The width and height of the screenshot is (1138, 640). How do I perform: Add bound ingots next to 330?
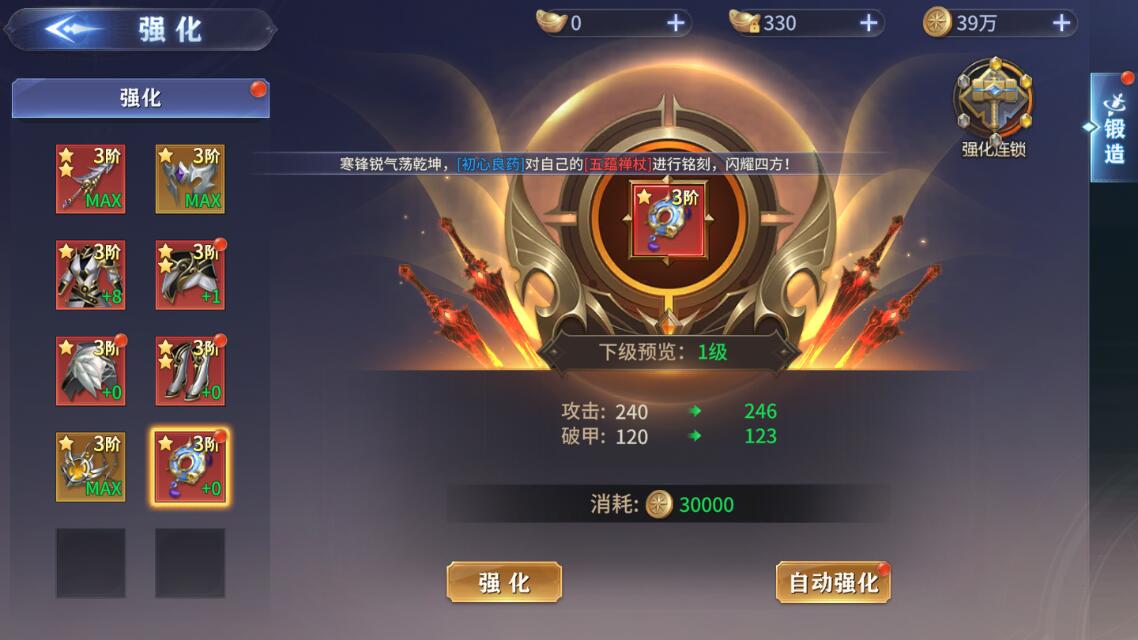click(x=869, y=23)
